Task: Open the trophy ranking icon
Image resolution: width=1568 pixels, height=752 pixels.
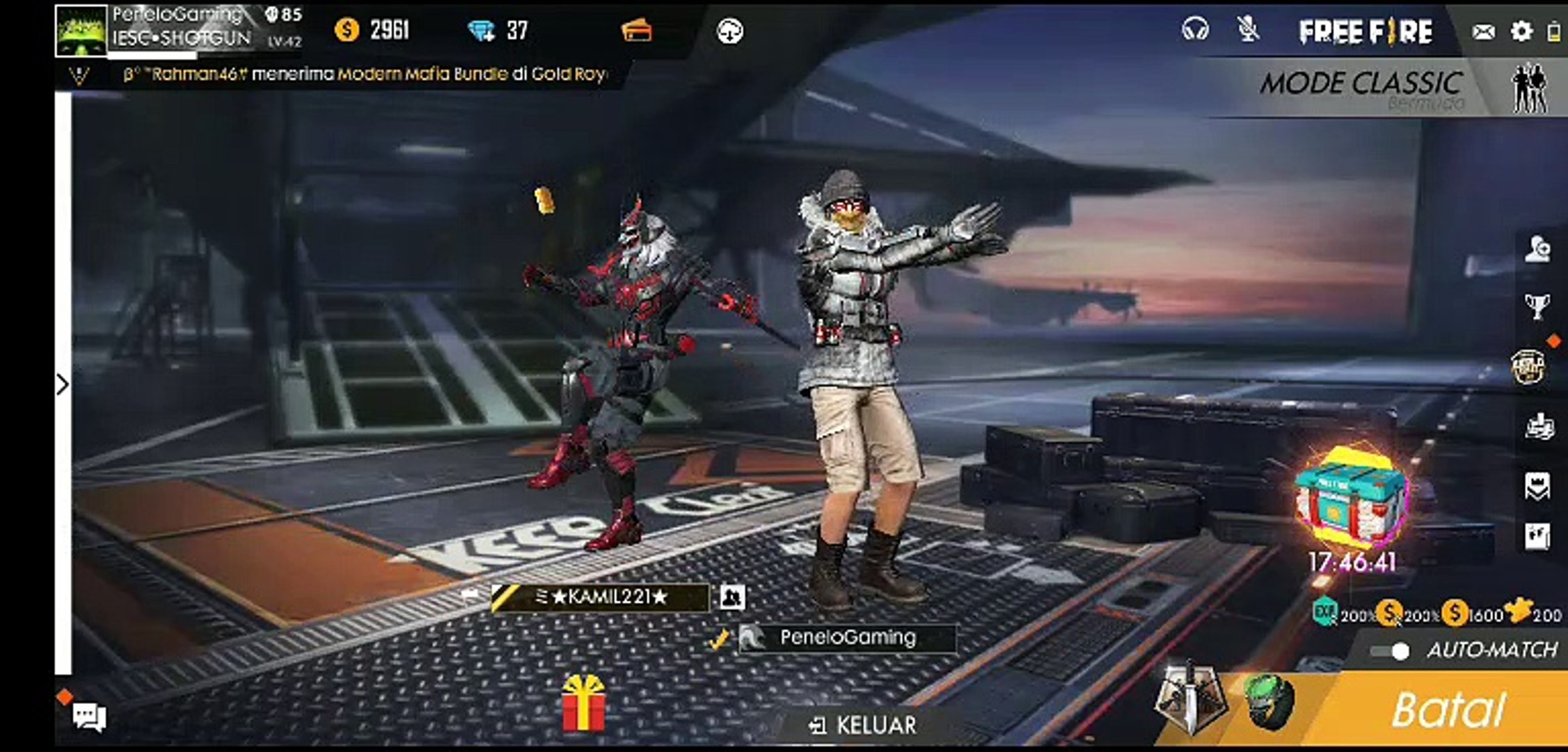Action: pos(1537,305)
